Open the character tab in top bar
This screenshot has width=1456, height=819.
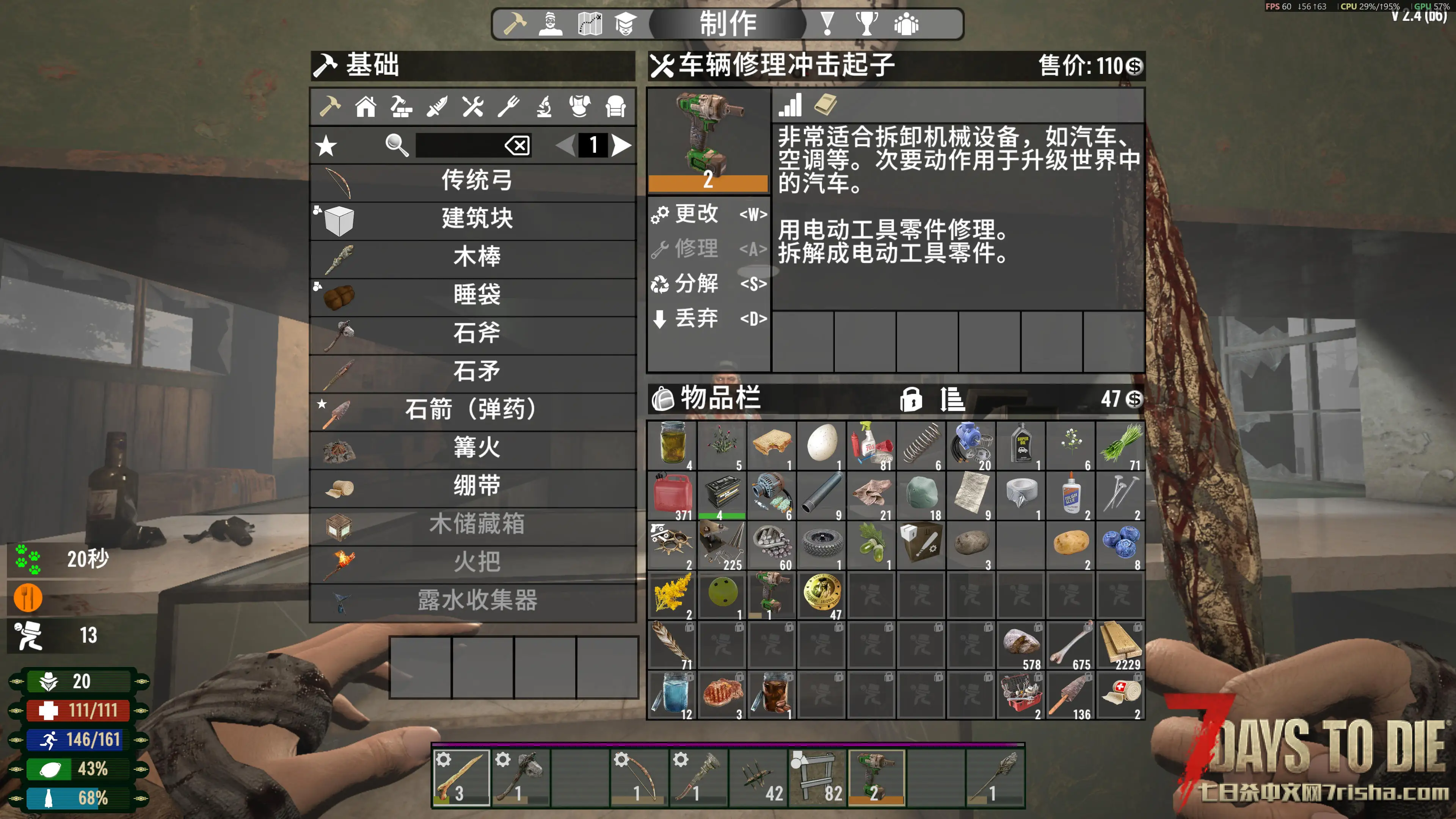click(x=550, y=24)
